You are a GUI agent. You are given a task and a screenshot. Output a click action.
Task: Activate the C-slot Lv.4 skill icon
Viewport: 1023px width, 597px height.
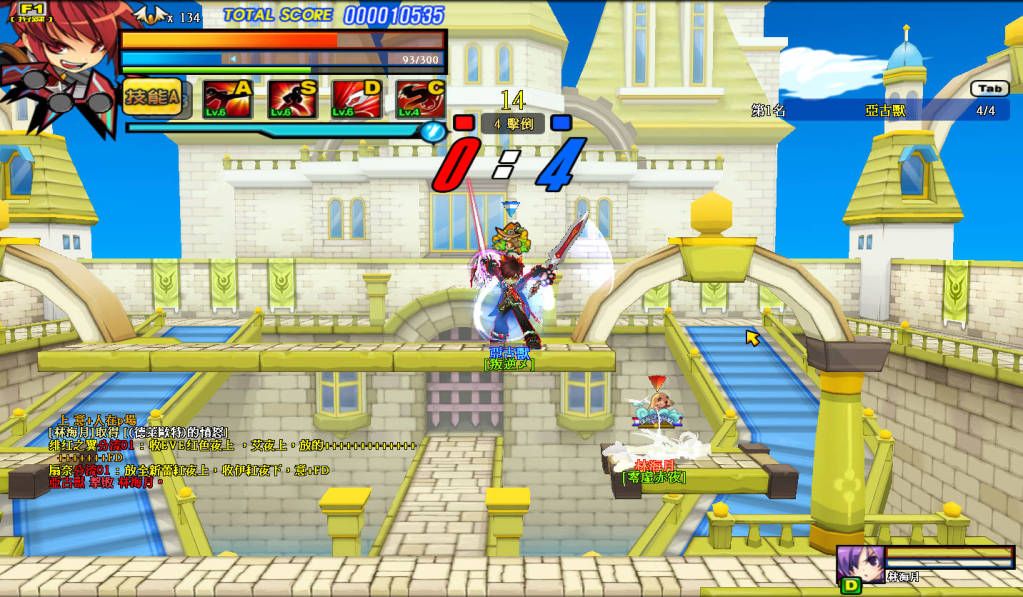[421, 98]
